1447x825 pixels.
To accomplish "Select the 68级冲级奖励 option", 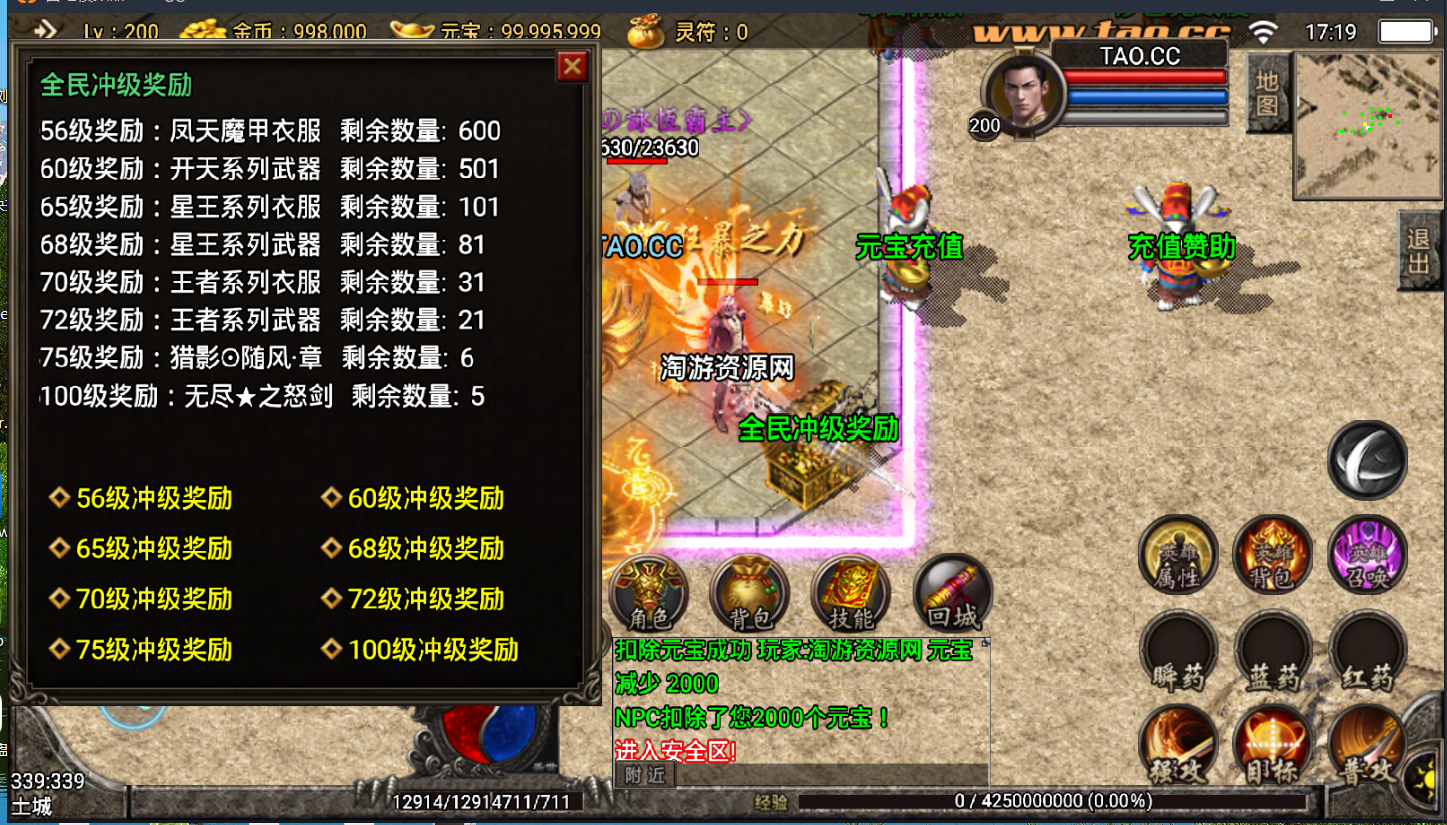I will coord(425,548).
